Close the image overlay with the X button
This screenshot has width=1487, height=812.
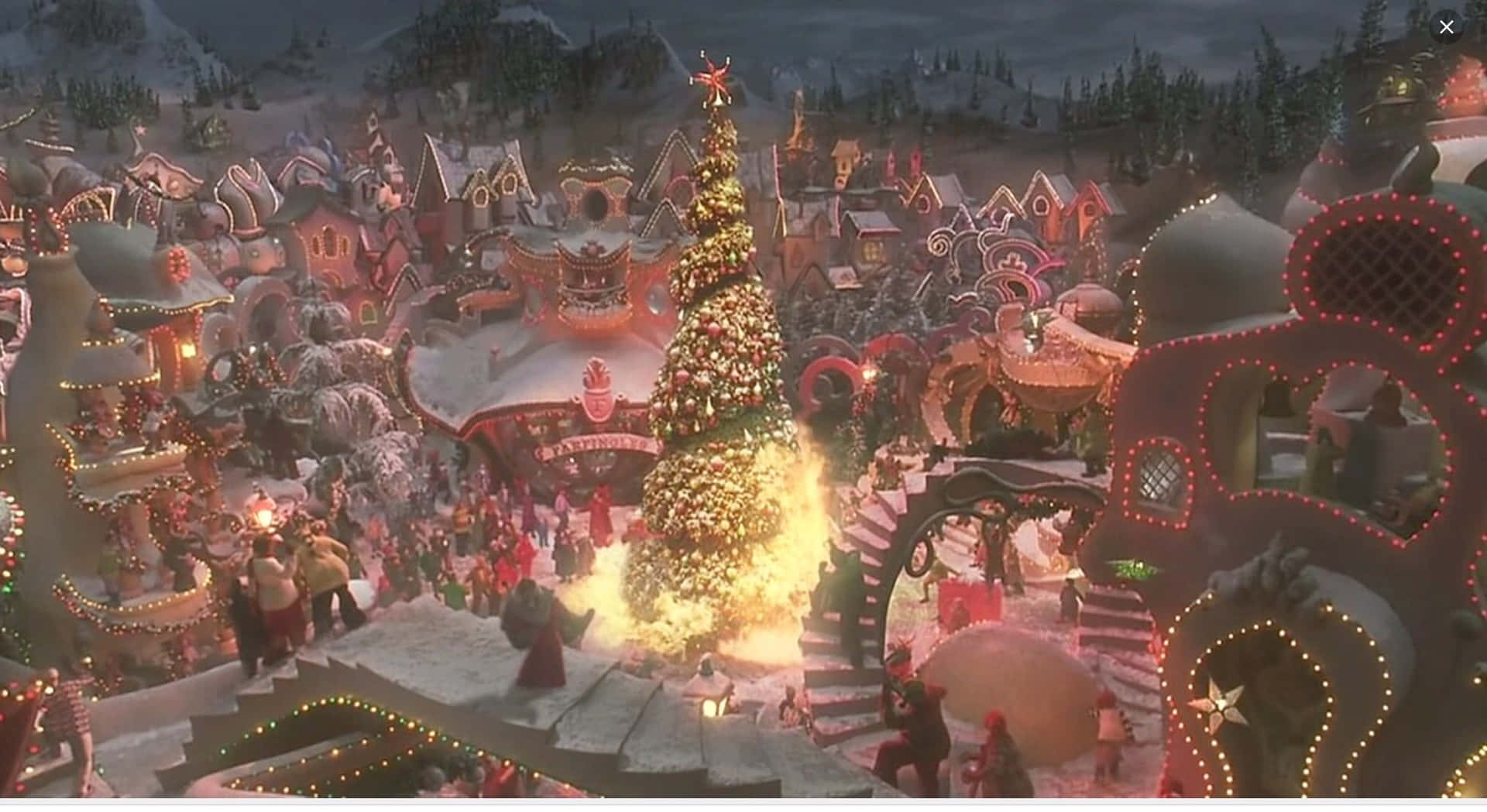point(1447,26)
